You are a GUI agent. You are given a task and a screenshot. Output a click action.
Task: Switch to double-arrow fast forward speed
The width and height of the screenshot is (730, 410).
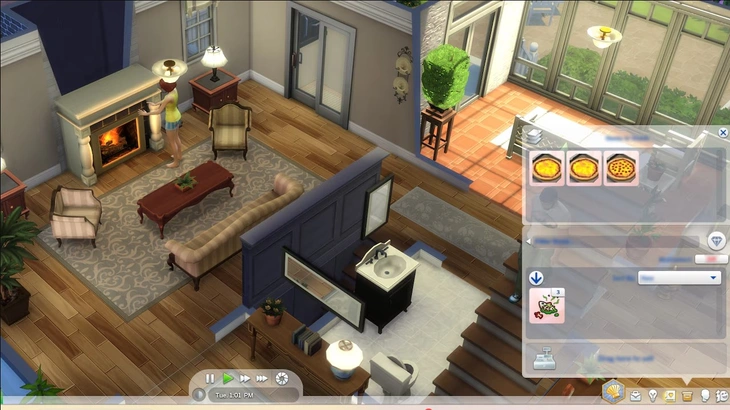tap(244, 378)
